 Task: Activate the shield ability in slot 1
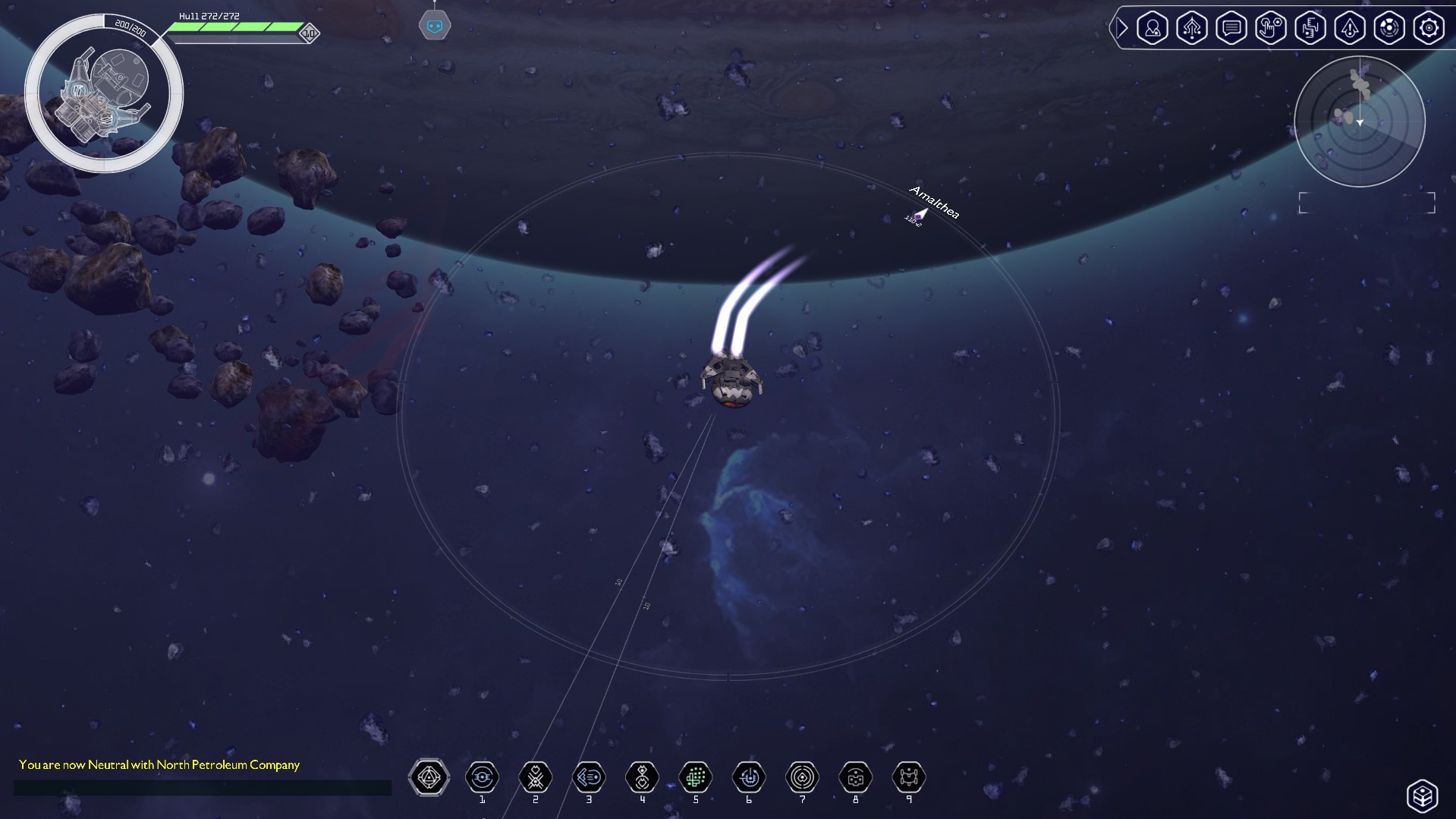(x=483, y=777)
